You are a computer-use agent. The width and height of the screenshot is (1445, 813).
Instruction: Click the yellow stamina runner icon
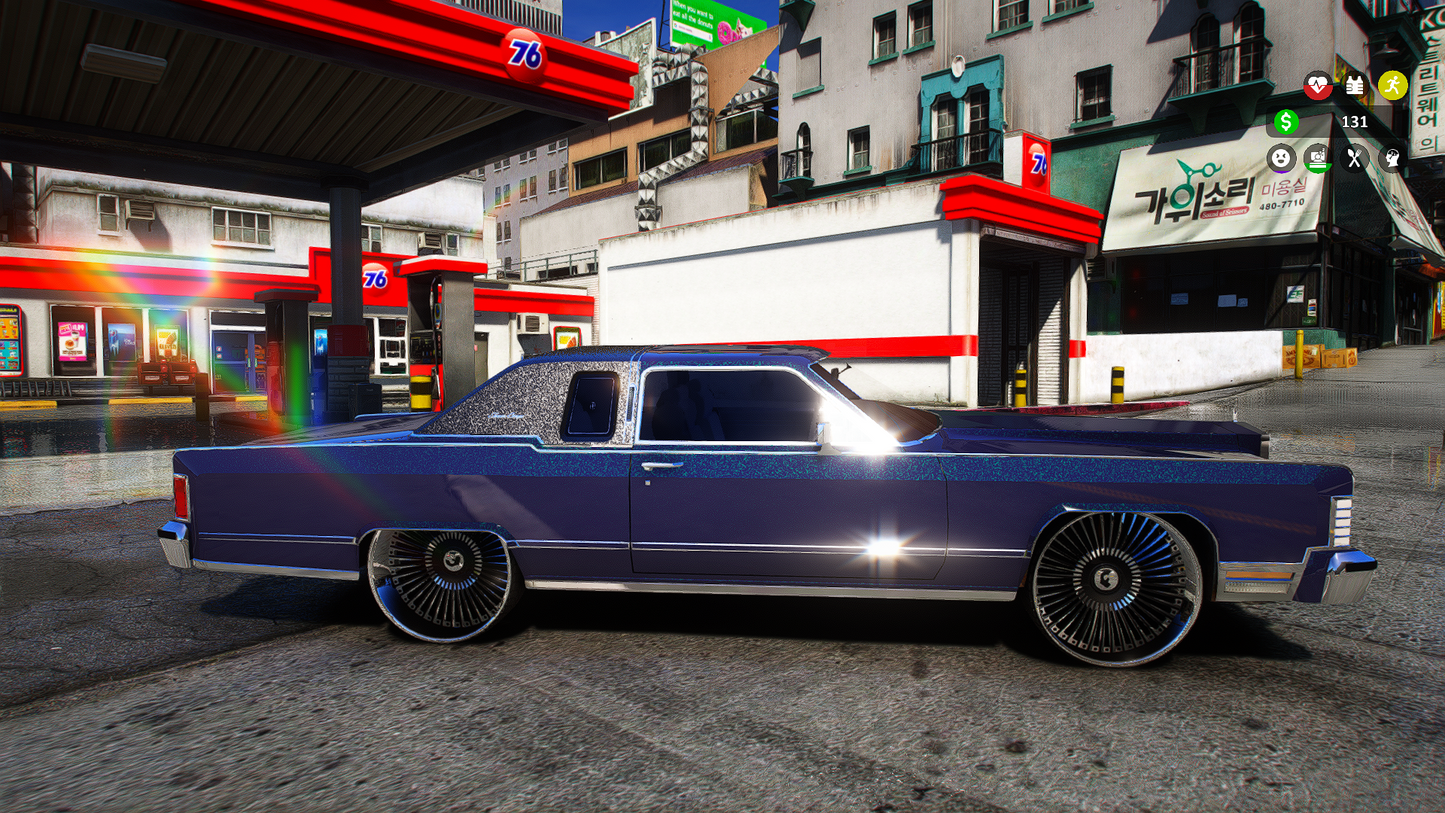1393,86
